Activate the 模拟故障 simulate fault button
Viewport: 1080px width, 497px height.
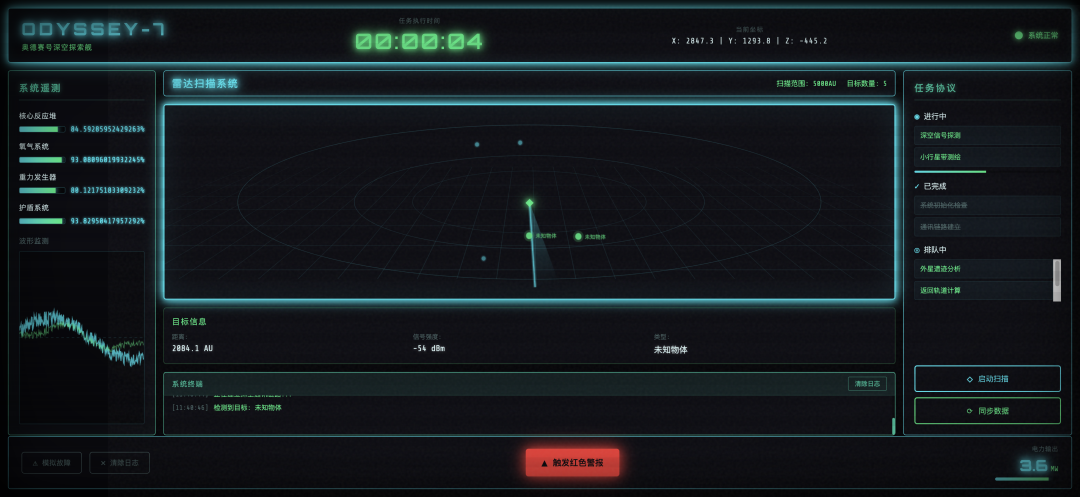tap(52, 463)
